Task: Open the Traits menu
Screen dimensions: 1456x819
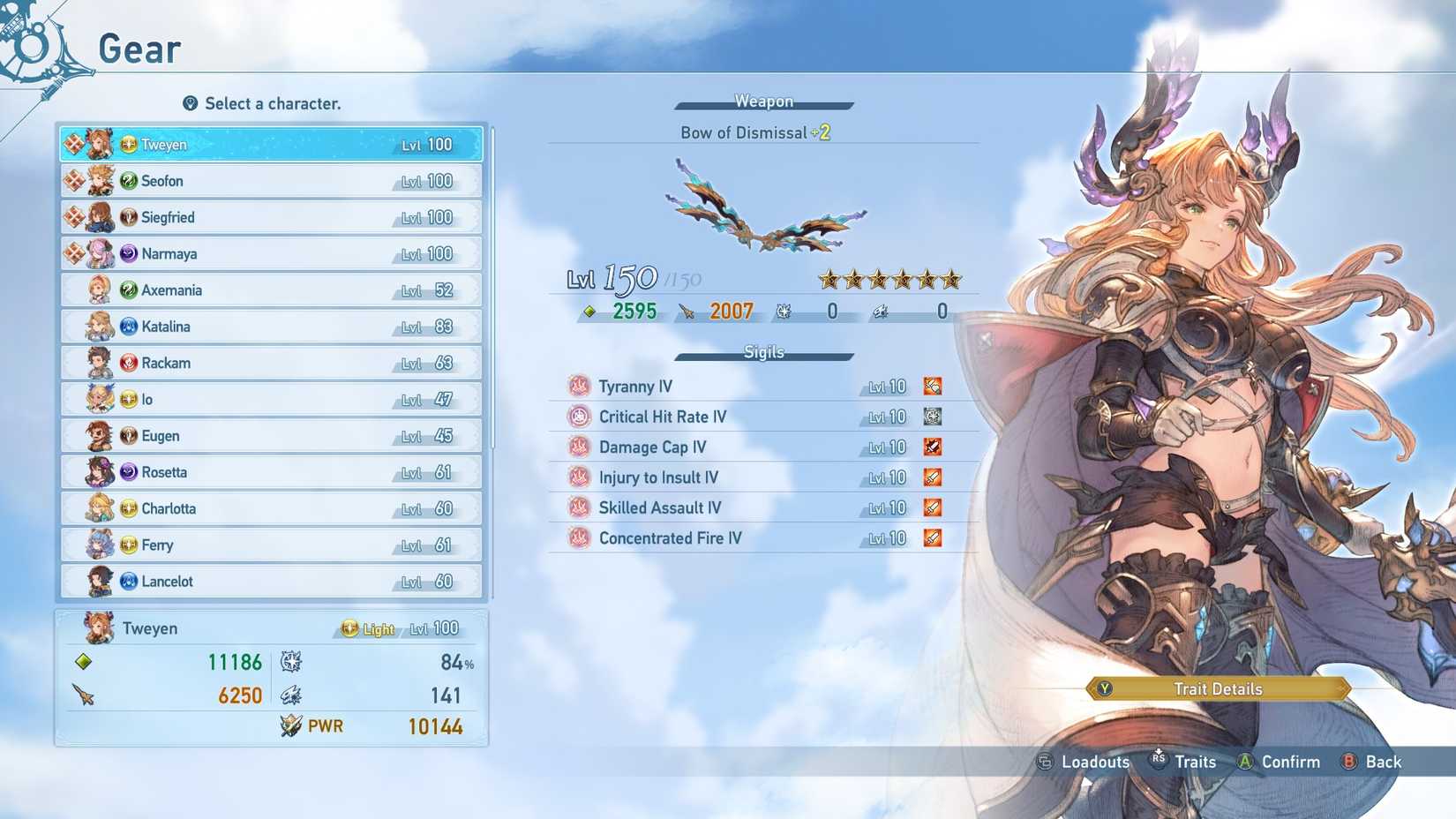Action: tap(1196, 762)
